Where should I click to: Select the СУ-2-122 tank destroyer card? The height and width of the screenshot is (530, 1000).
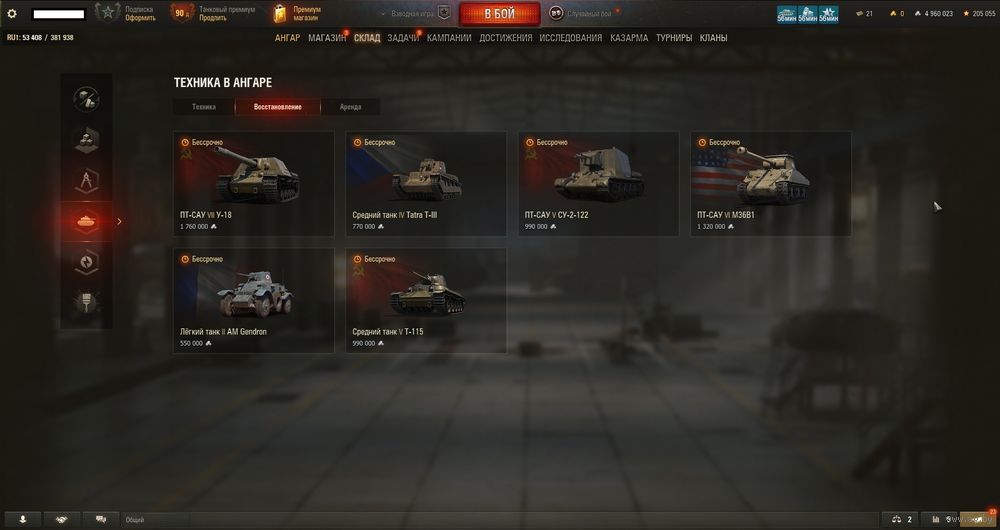pos(598,184)
